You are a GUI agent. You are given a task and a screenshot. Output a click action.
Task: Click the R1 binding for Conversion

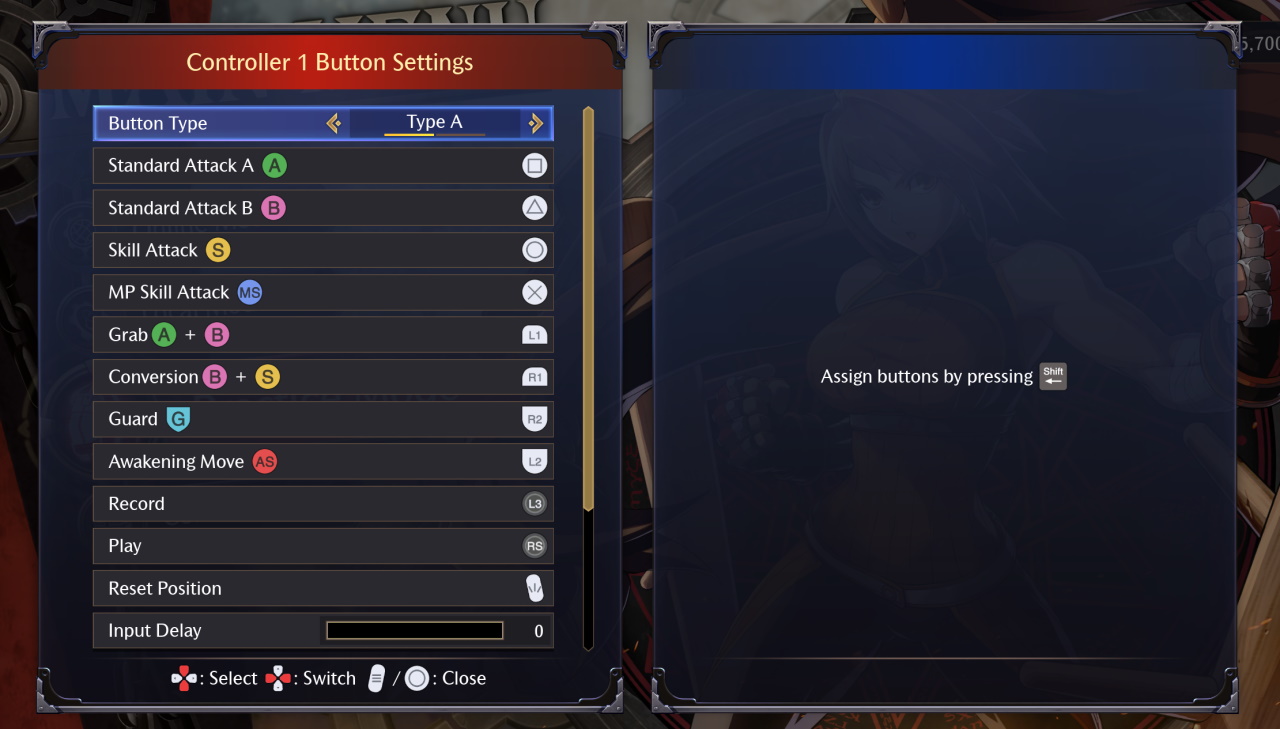[x=534, y=377]
